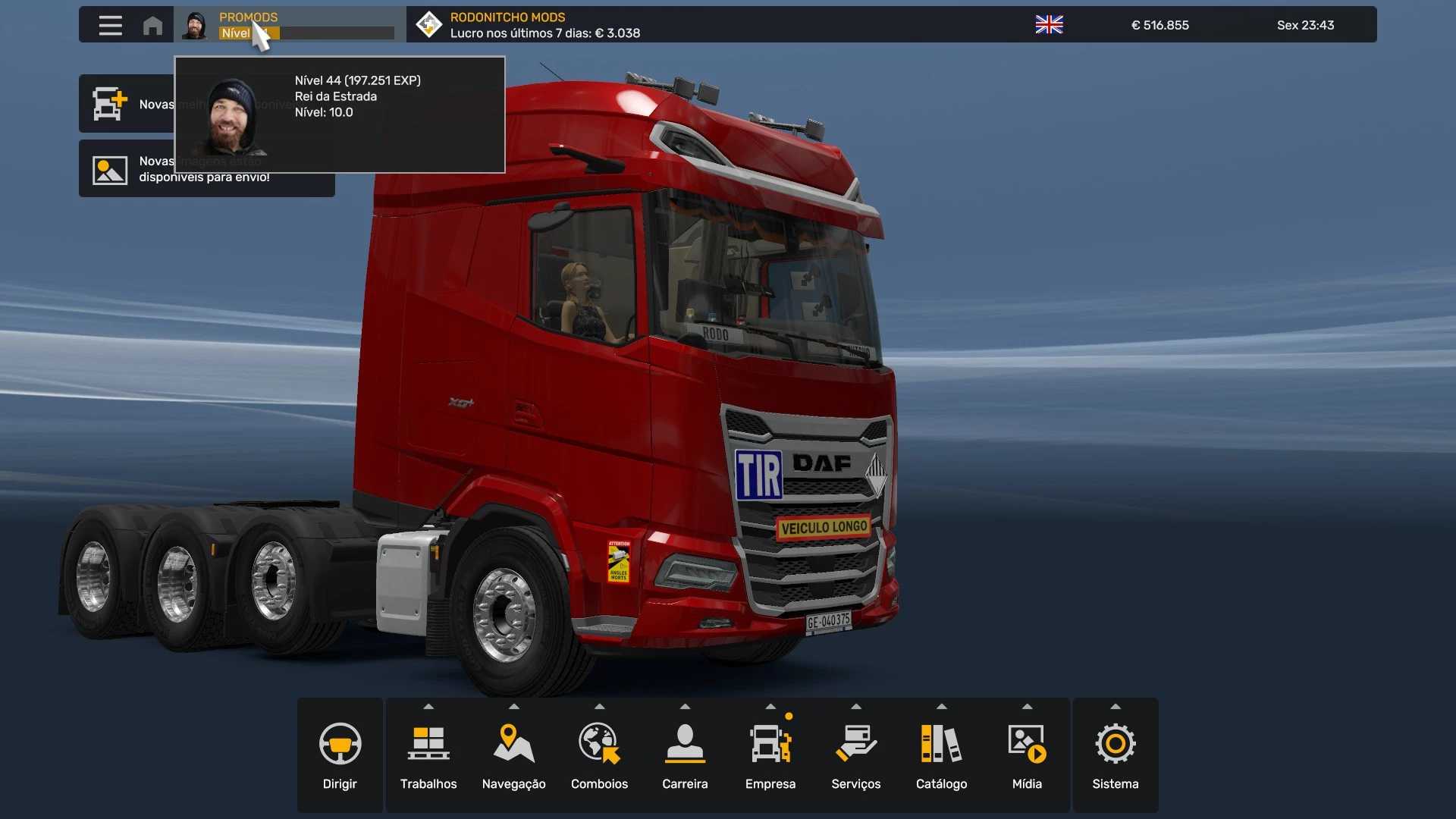The width and height of the screenshot is (1456, 819).
Task: Open the Empresa company menu
Action: (x=770, y=755)
